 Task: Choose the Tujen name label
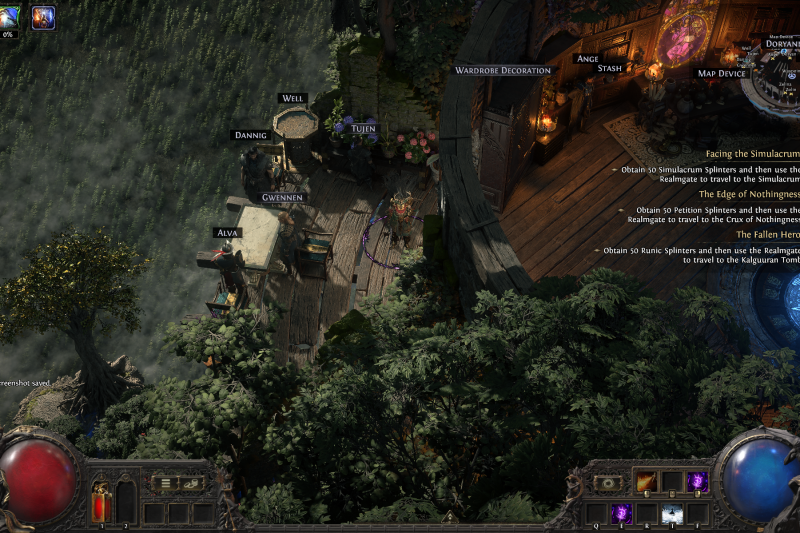click(364, 128)
